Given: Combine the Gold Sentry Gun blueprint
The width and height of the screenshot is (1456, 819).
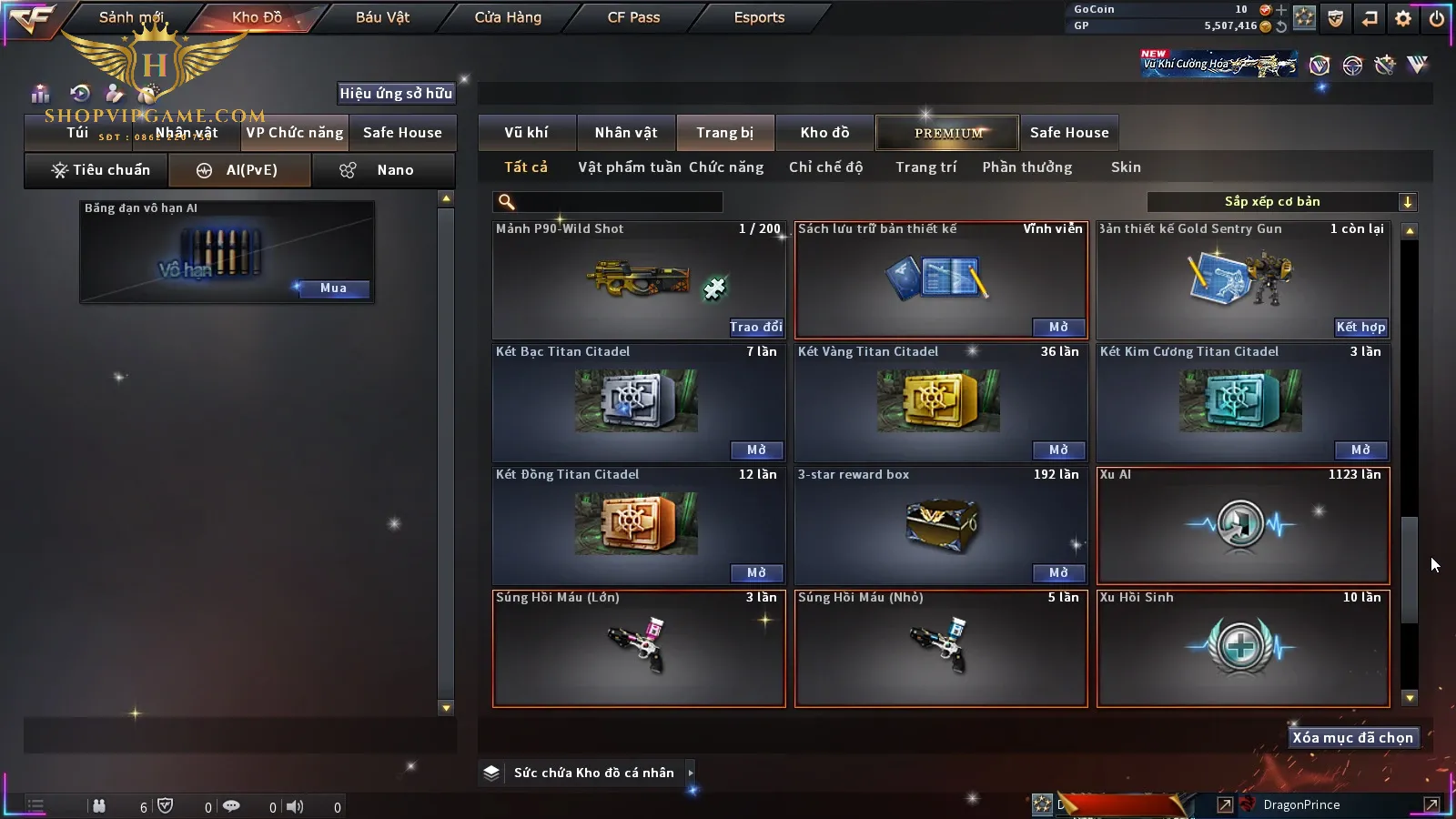Looking at the screenshot, I should tap(1360, 327).
